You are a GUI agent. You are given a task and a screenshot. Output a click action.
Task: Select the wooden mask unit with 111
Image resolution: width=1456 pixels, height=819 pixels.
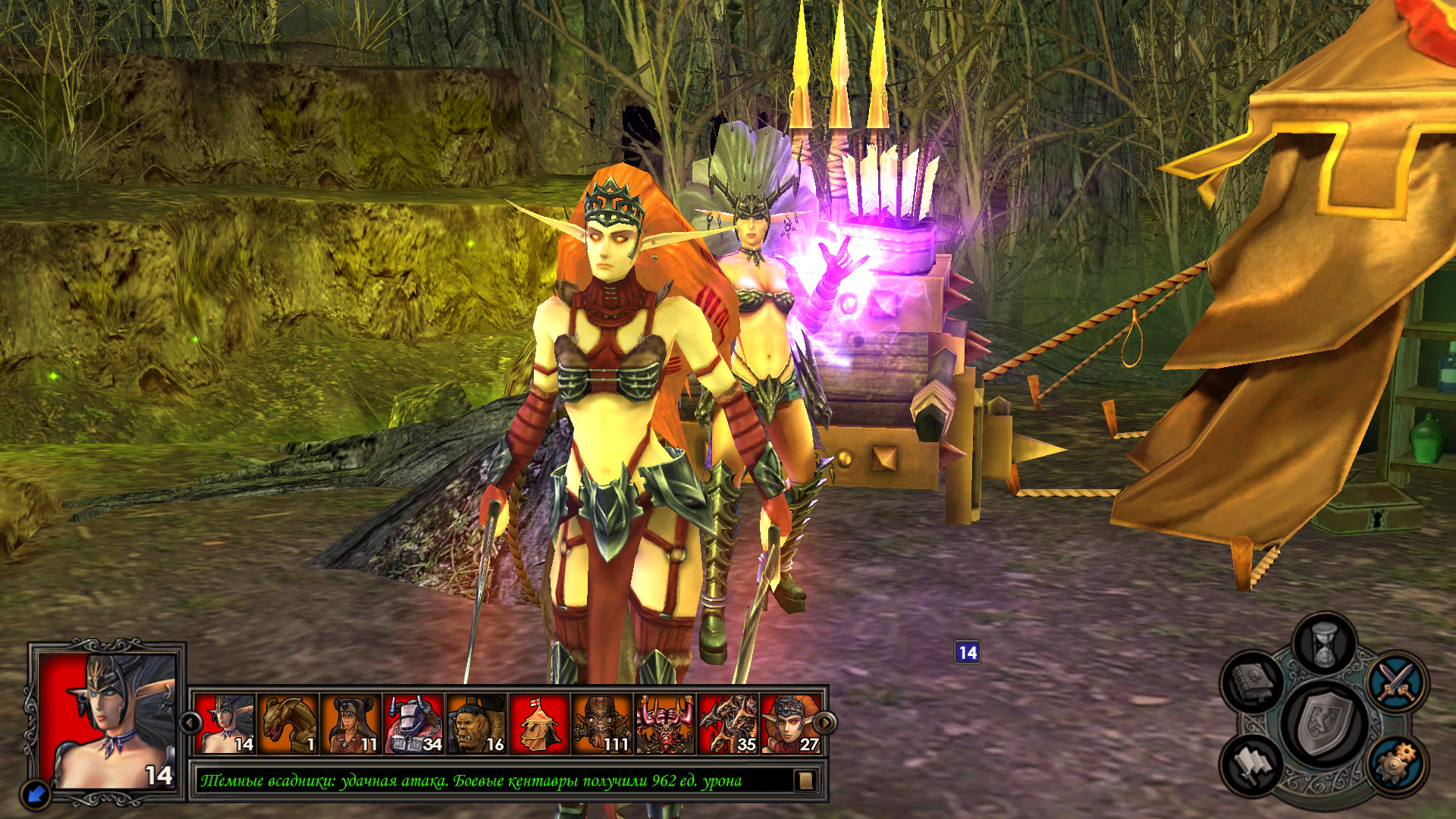coord(603,724)
